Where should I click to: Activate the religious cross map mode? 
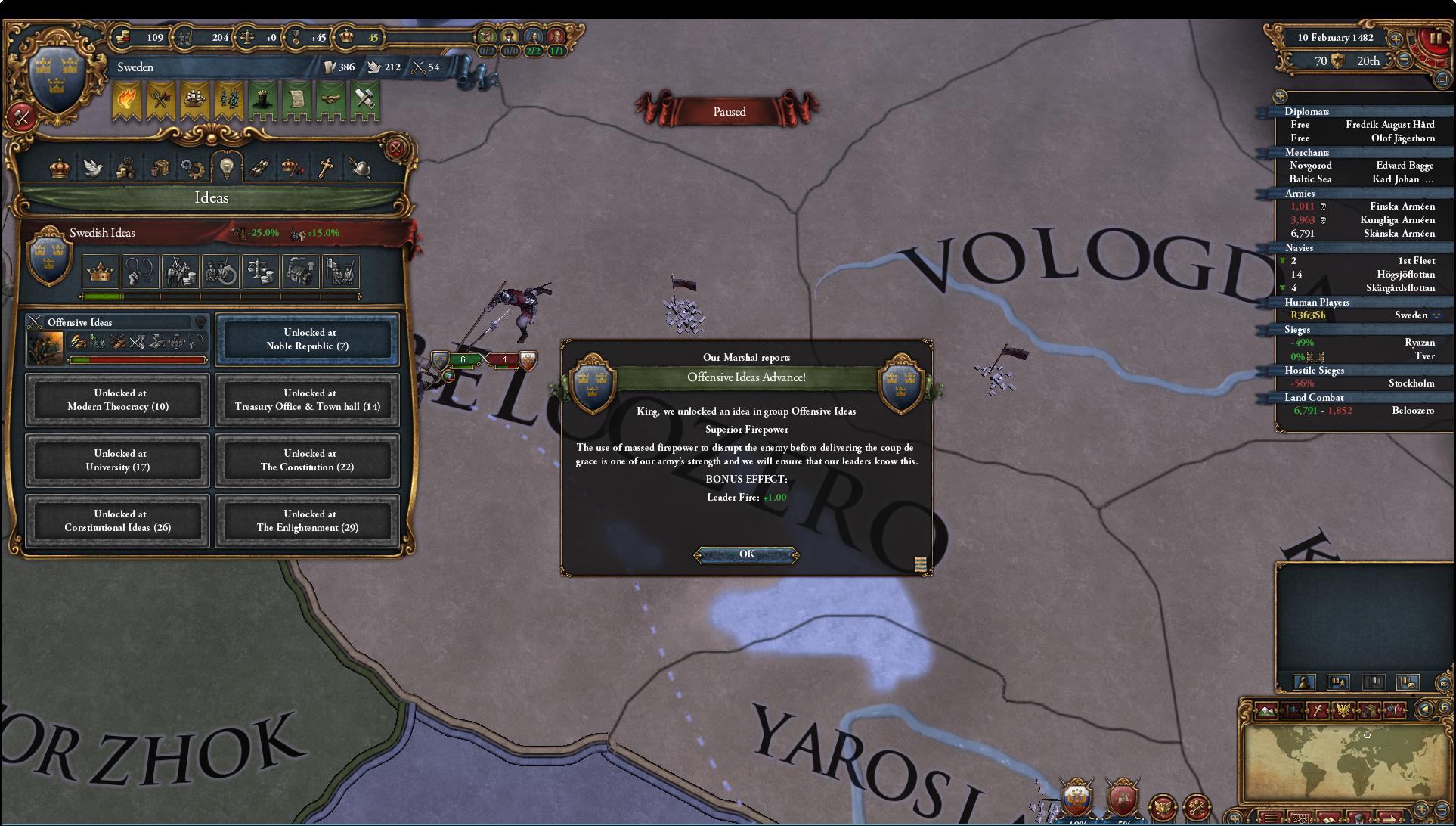pos(1318,710)
